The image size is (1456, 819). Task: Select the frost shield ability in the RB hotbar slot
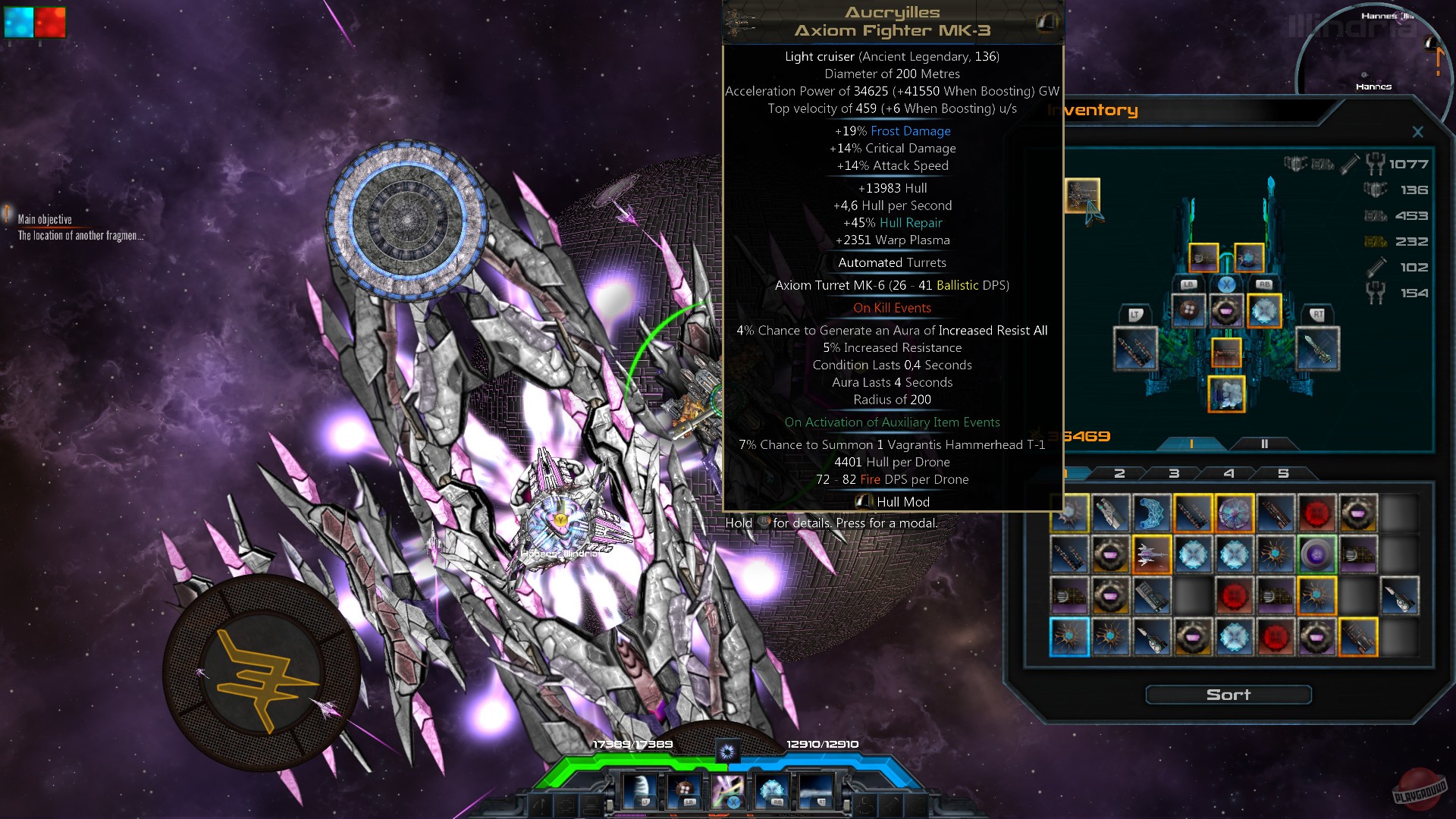[770, 789]
